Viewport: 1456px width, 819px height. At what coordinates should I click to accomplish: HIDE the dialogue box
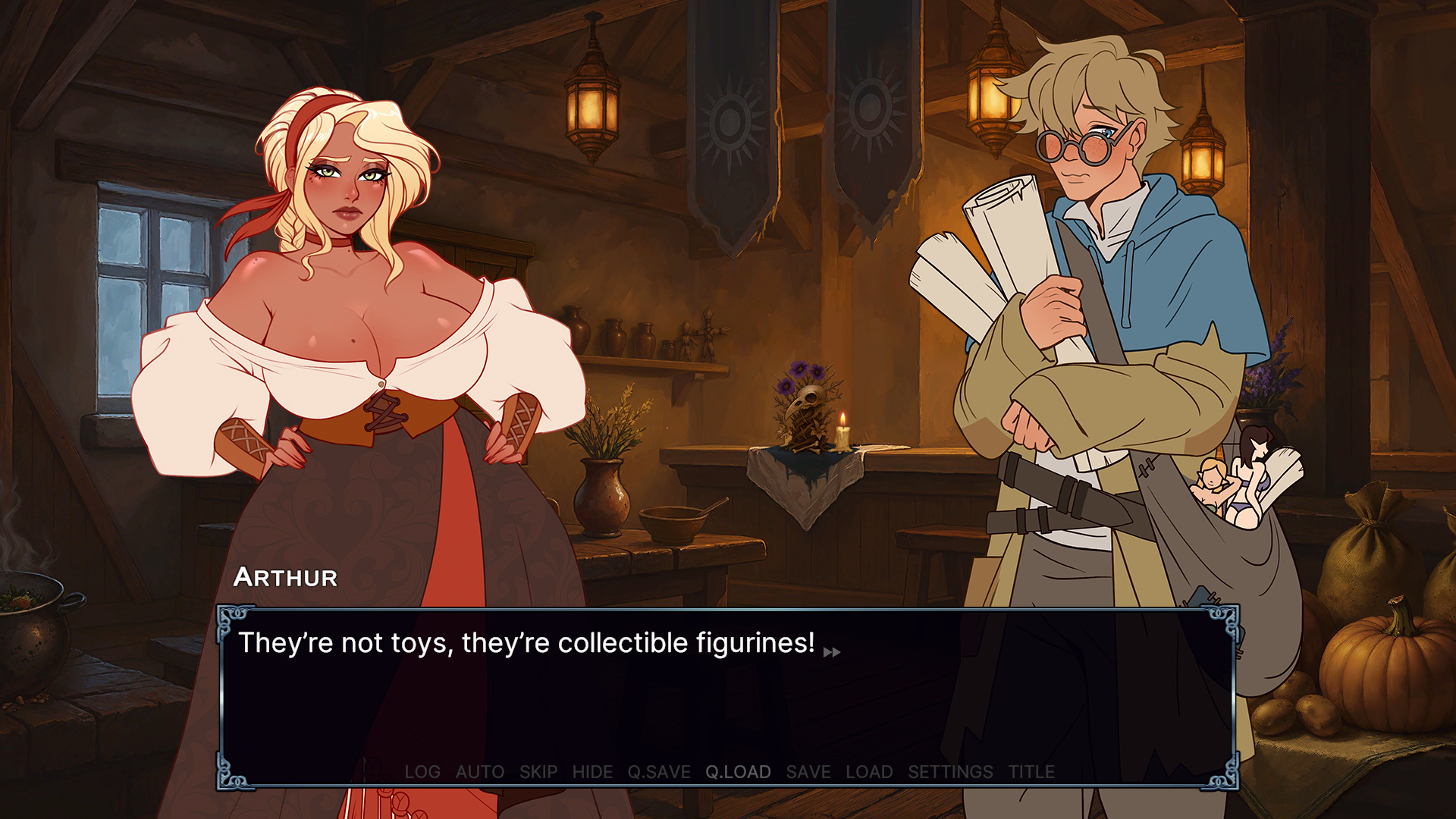coord(594,771)
